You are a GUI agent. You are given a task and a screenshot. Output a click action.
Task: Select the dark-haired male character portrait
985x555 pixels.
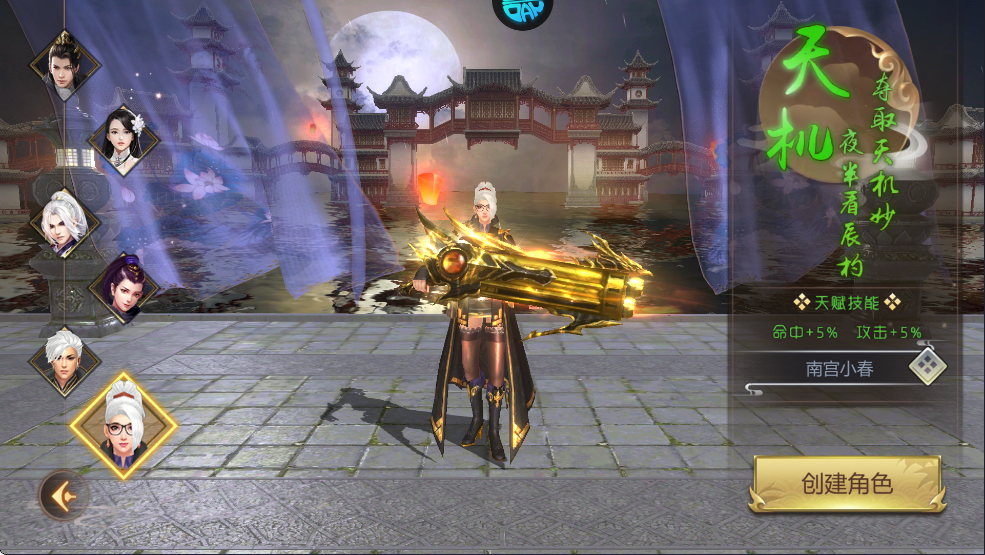(65, 64)
